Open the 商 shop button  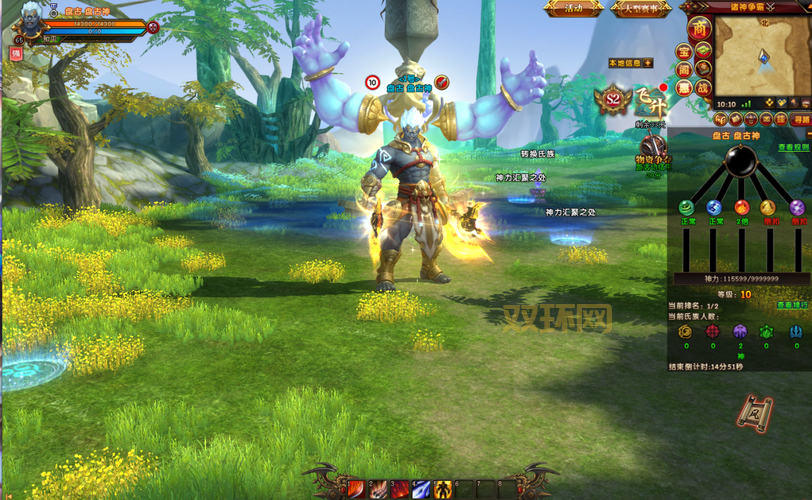[x=700, y=27]
